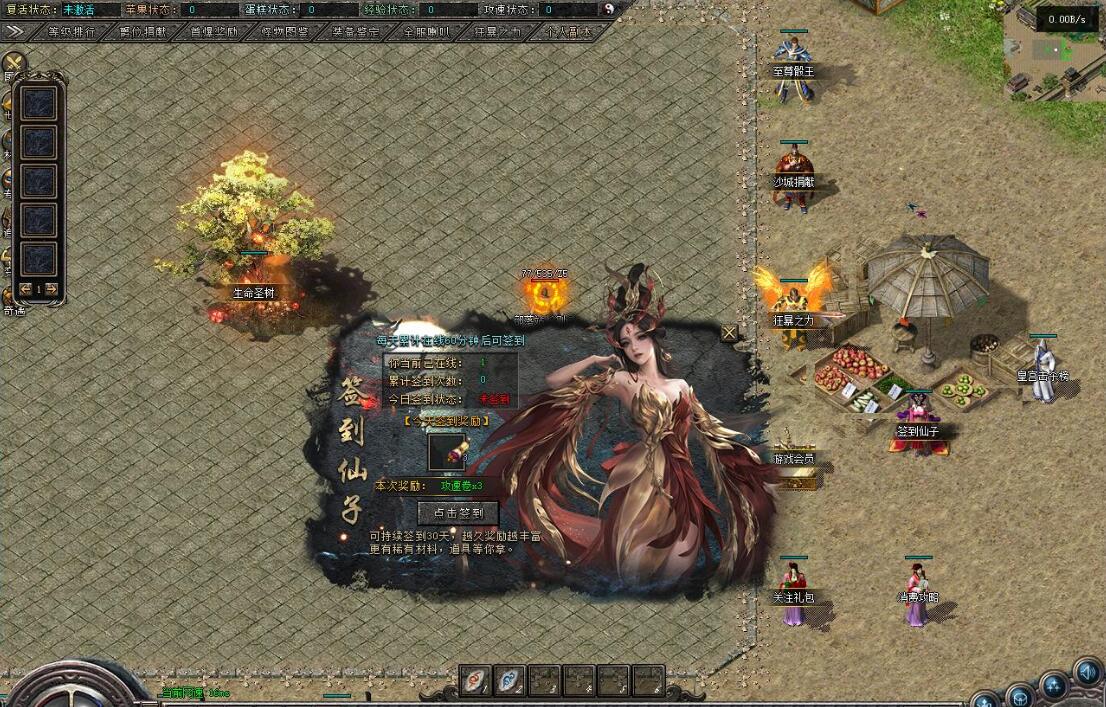Open the 等级排行 level ranking menu
Image resolution: width=1106 pixels, height=707 pixels.
(71, 31)
